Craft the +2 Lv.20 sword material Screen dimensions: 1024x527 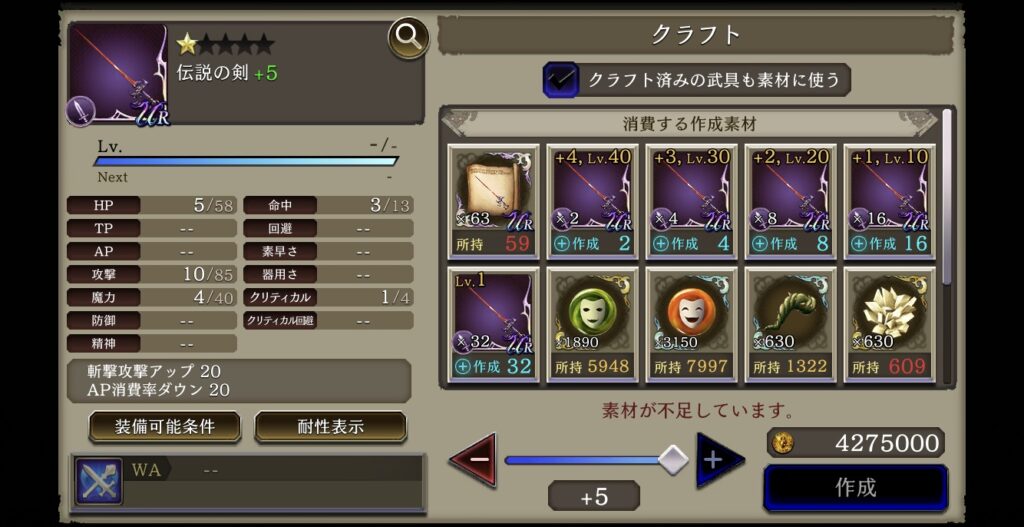(x=790, y=244)
